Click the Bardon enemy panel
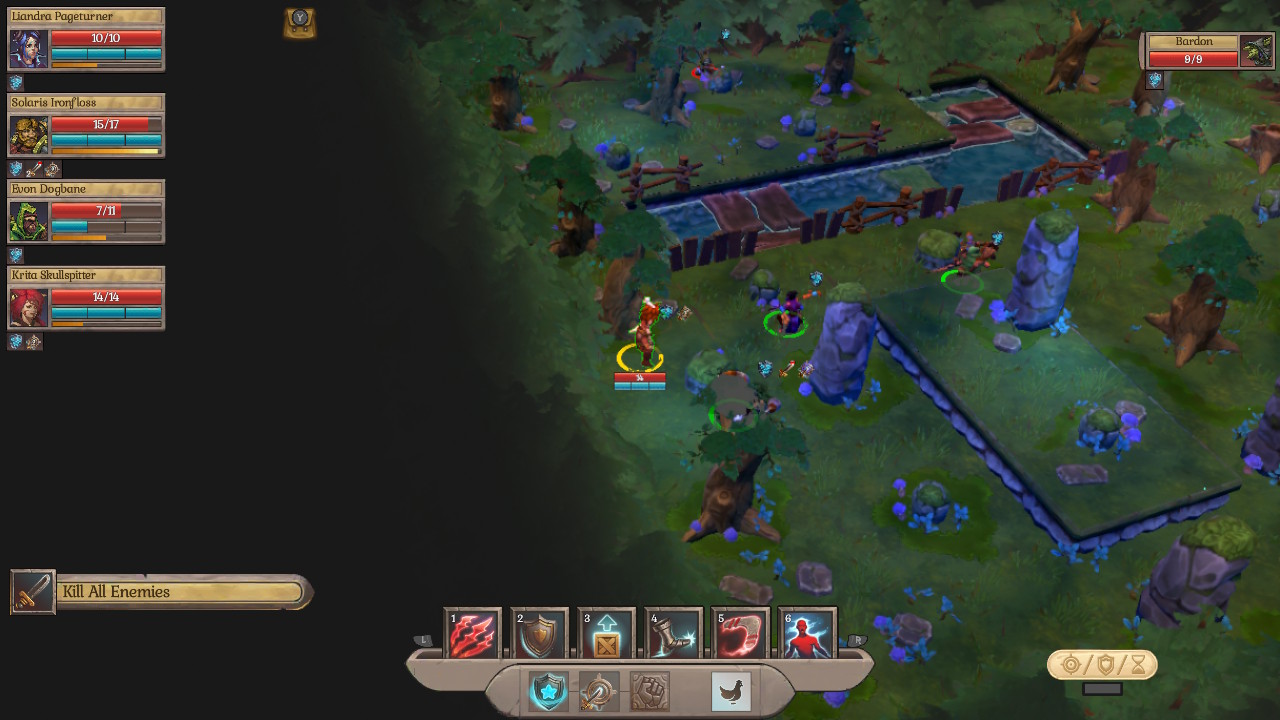This screenshot has width=1280, height=720. 1210,51
